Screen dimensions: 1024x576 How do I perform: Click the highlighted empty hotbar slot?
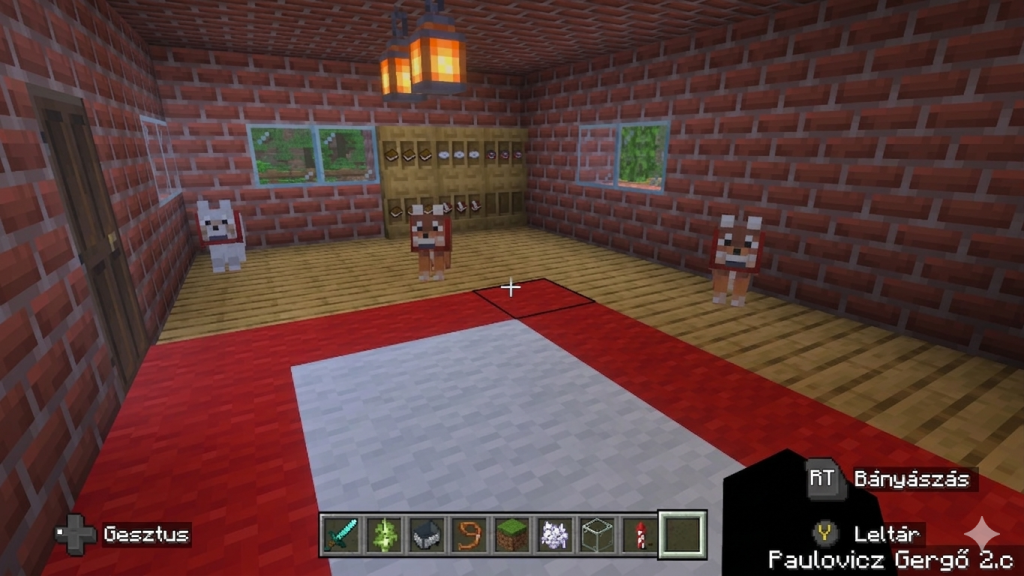click(682, 534)
